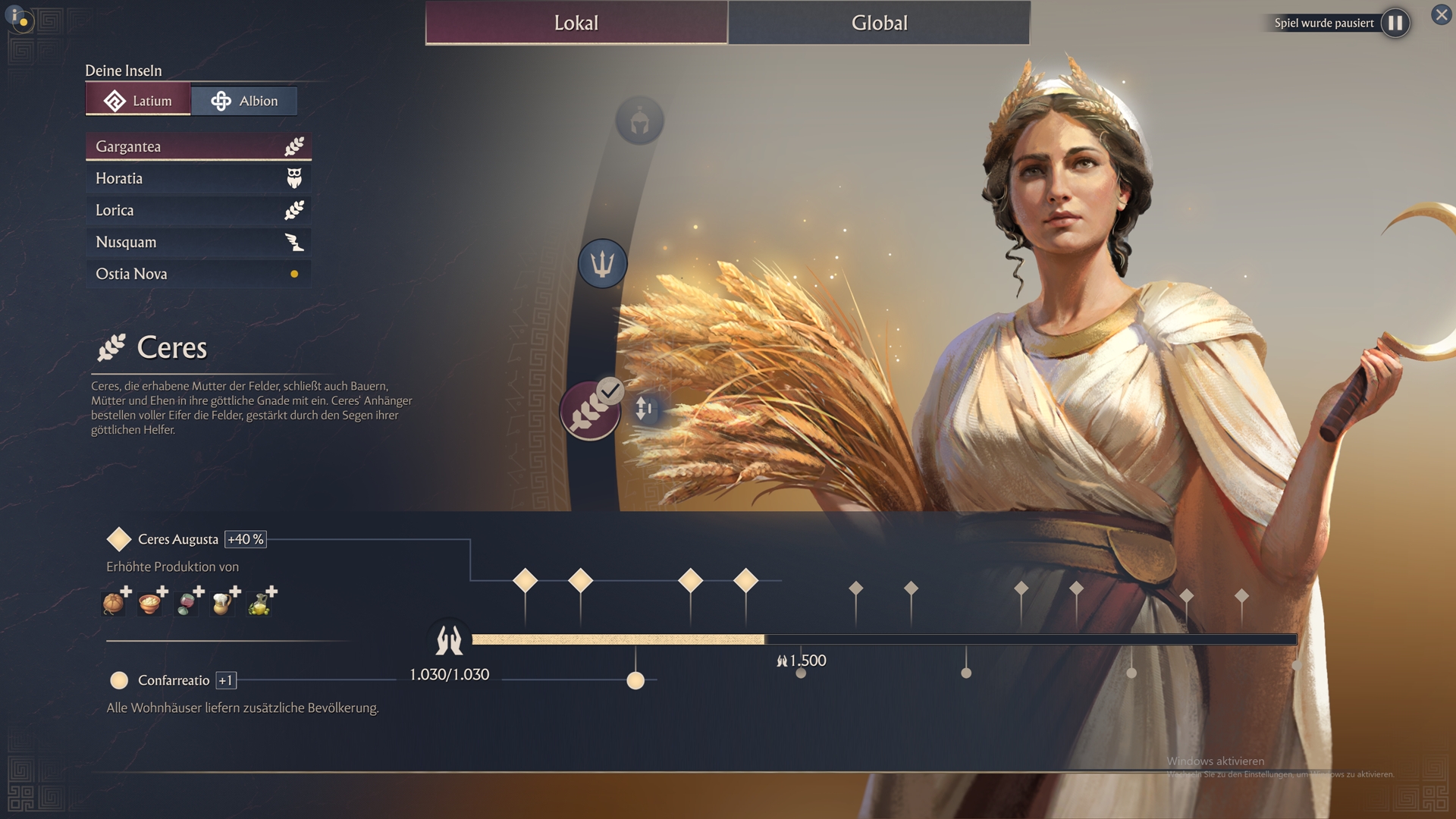Choose the Horatia island row
The height and width of the screenshot is (819, 1456).
[198, 178]
